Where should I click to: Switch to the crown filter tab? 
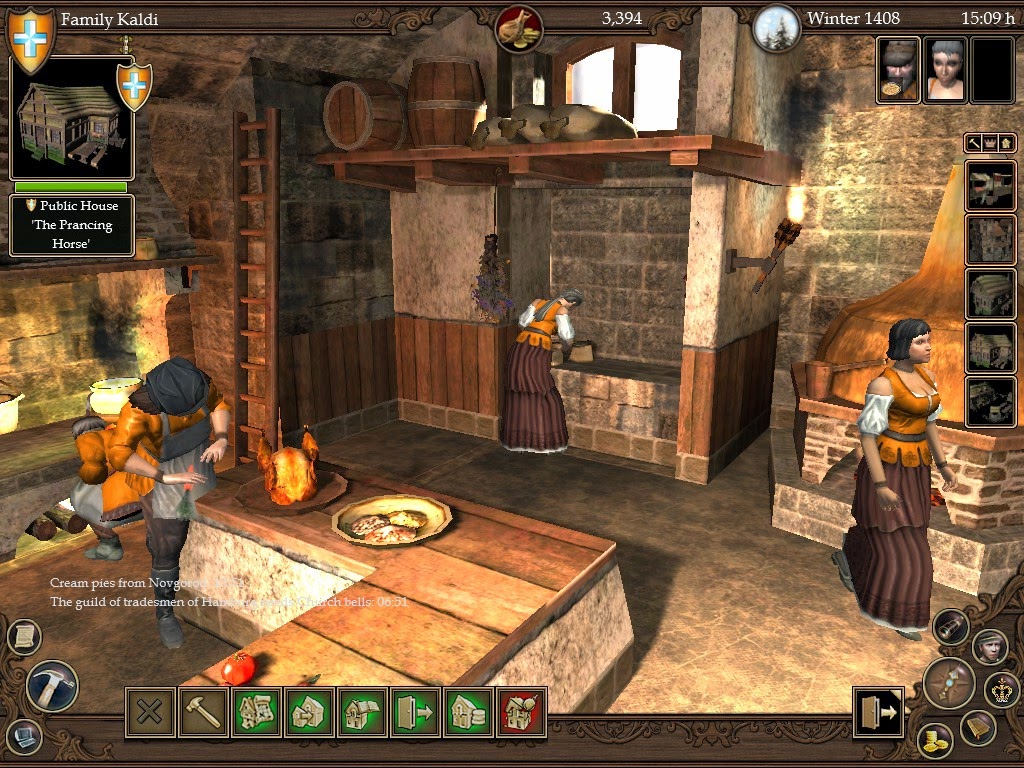click(988, 143)
